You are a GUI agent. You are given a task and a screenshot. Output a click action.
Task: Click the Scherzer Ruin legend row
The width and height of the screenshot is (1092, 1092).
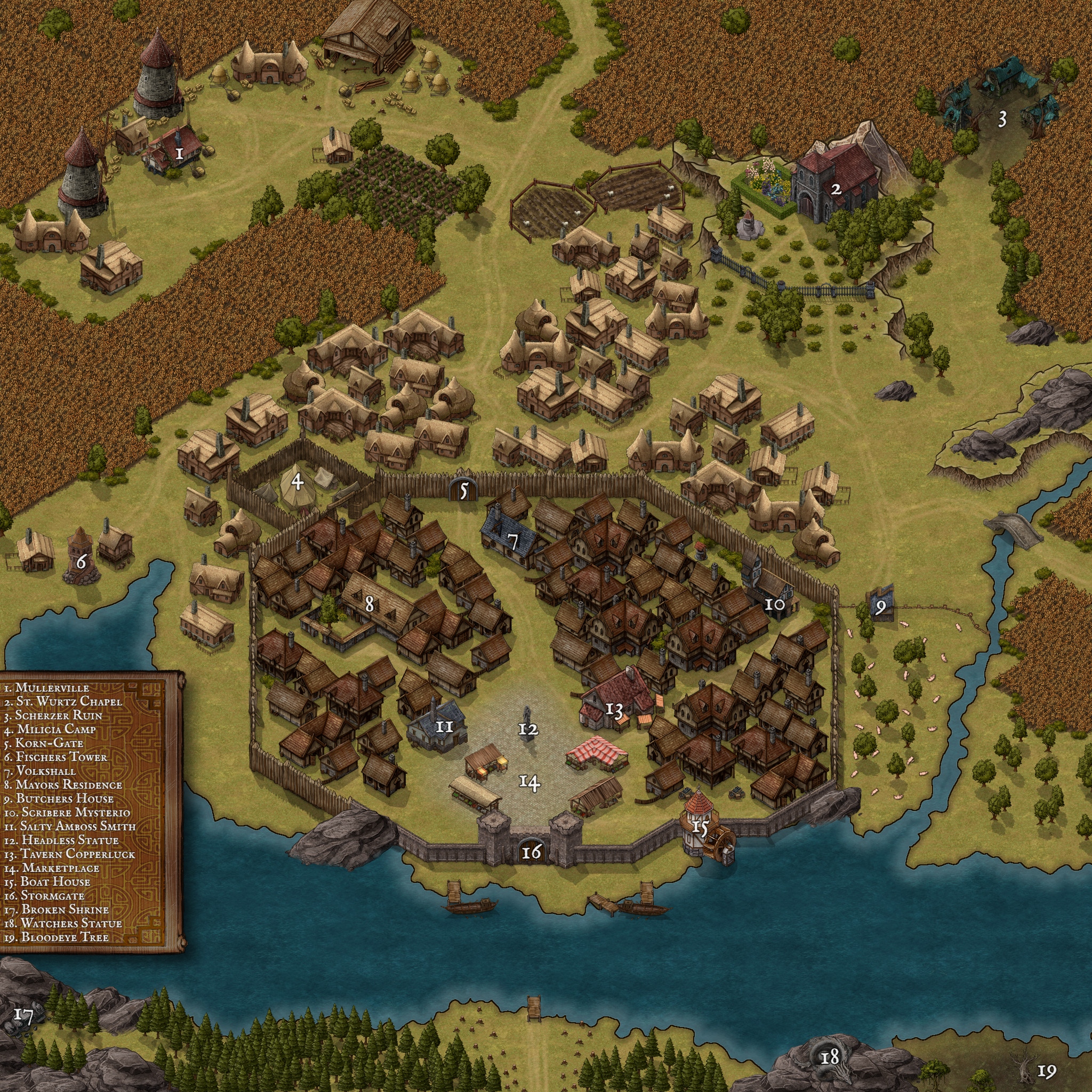click(x=53, y=715)
